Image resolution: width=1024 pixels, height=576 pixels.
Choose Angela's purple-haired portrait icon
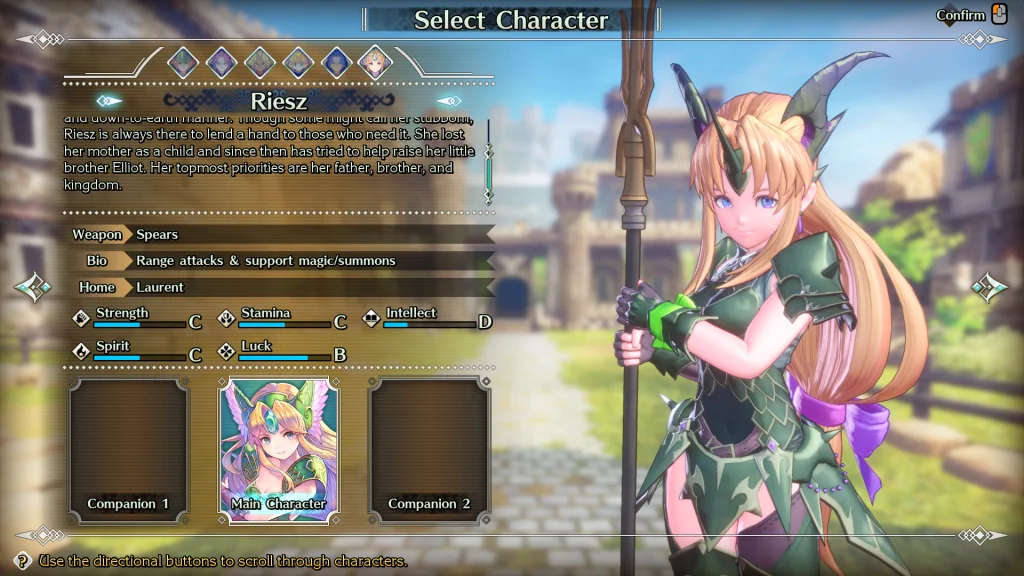(221, 62)
